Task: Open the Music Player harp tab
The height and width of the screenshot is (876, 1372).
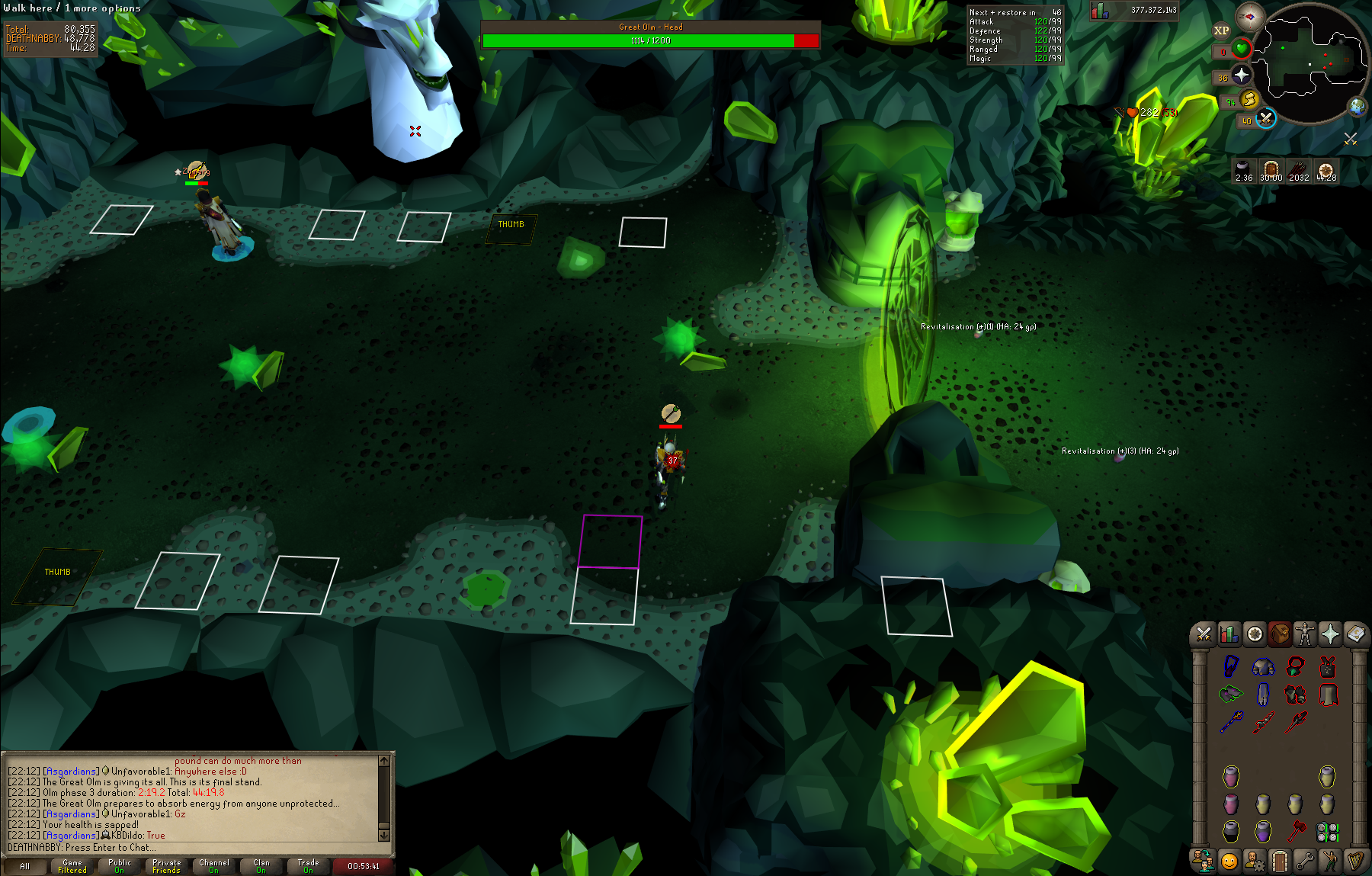Action: click(1355, 861)
